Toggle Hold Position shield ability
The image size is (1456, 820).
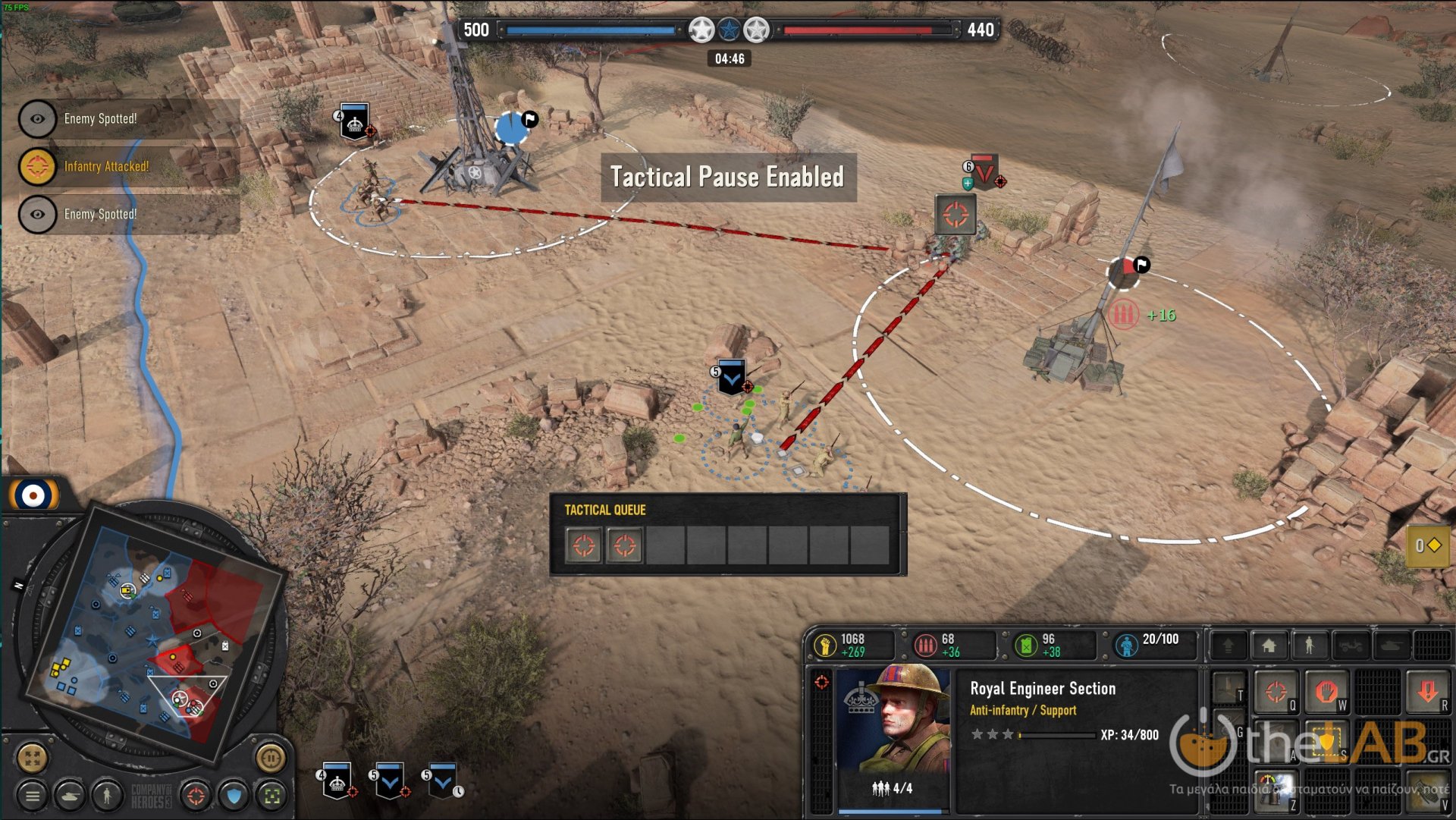click(x=1326, y=743)
